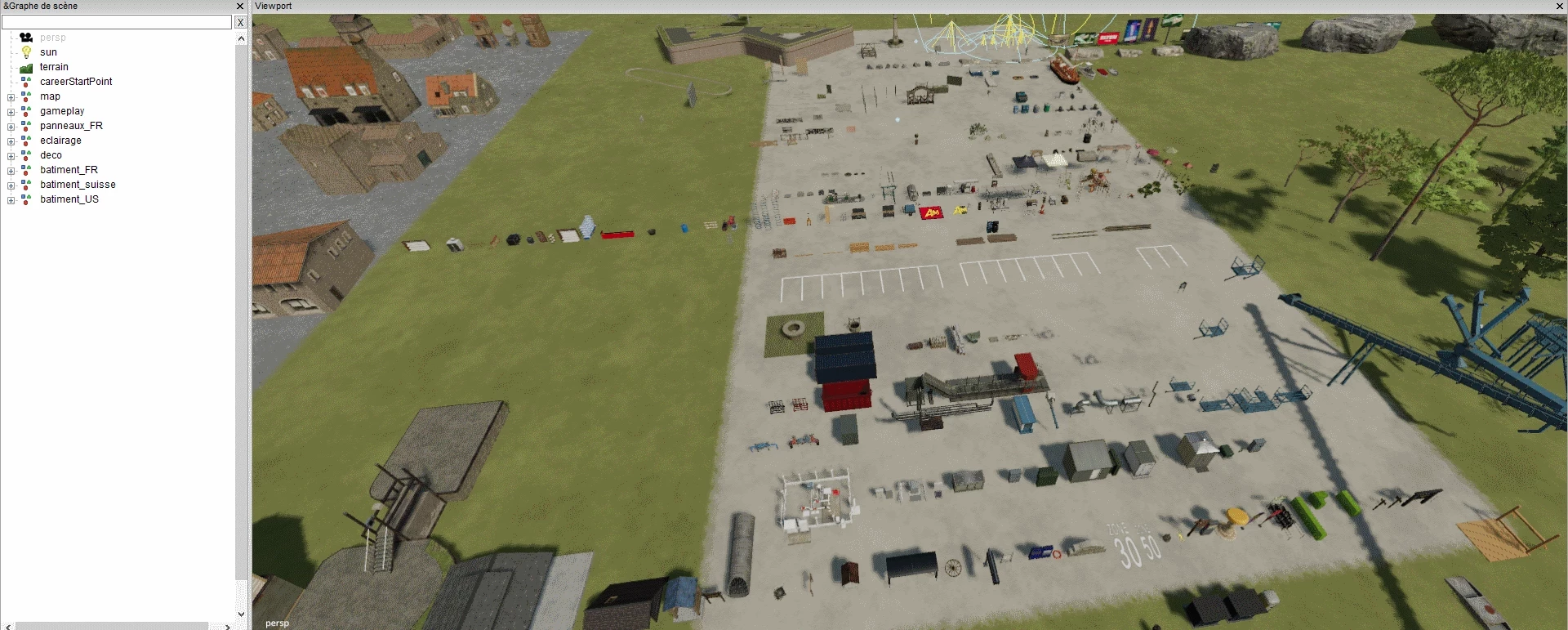The height and width of the screenshot is (630, 1568).
Task: Click the gameplay transform group icon
Action: [27, 111]
